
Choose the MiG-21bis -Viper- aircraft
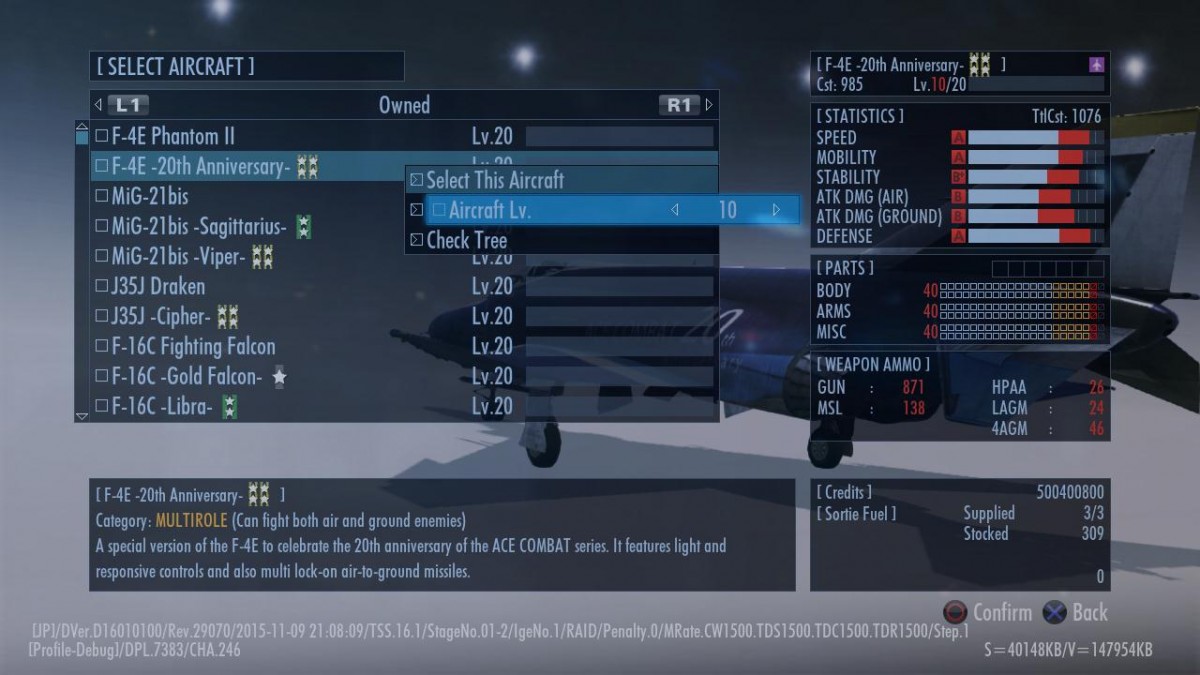click(x=178, y=257)
